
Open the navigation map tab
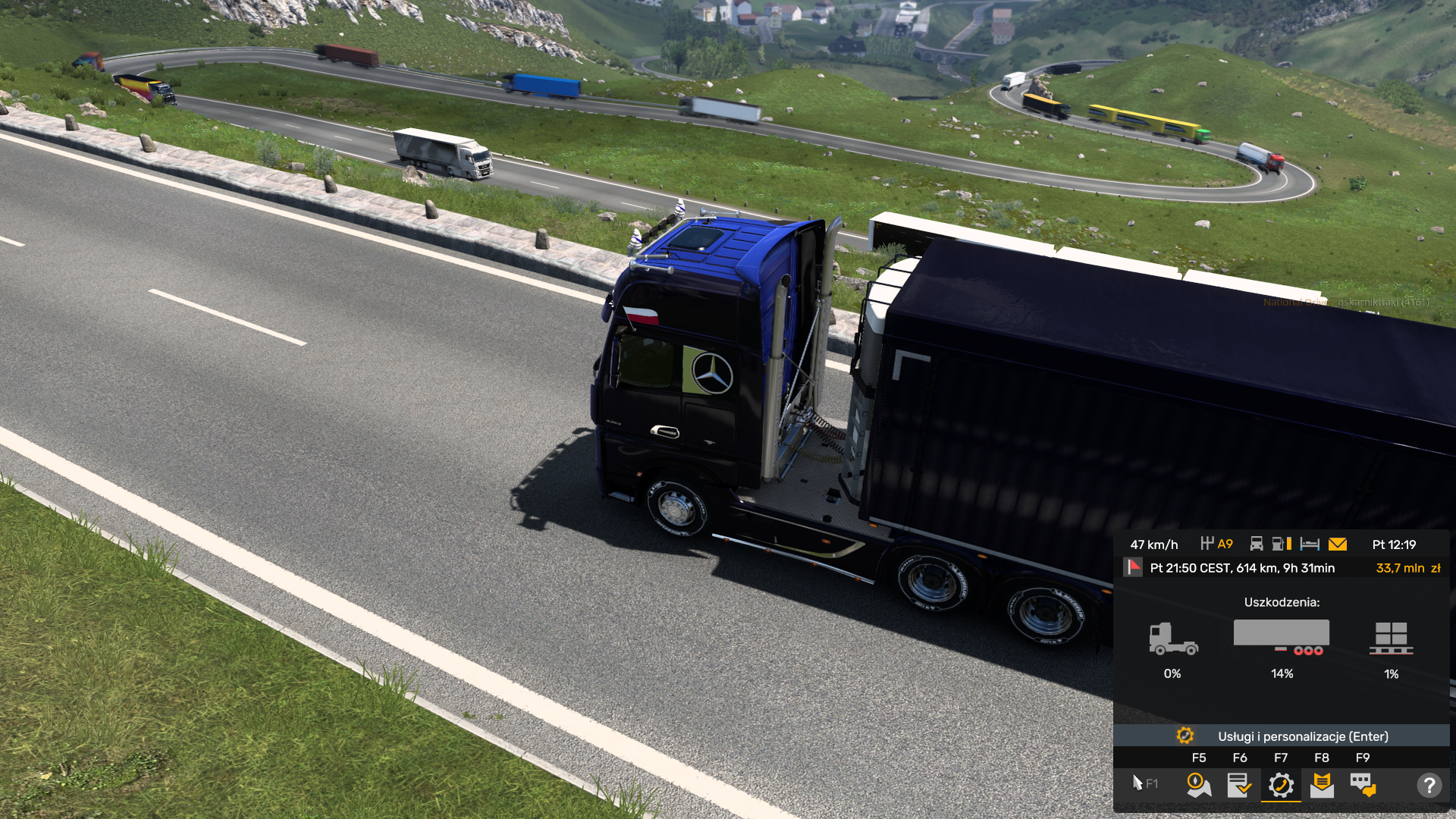click(x=1198, y=785)
